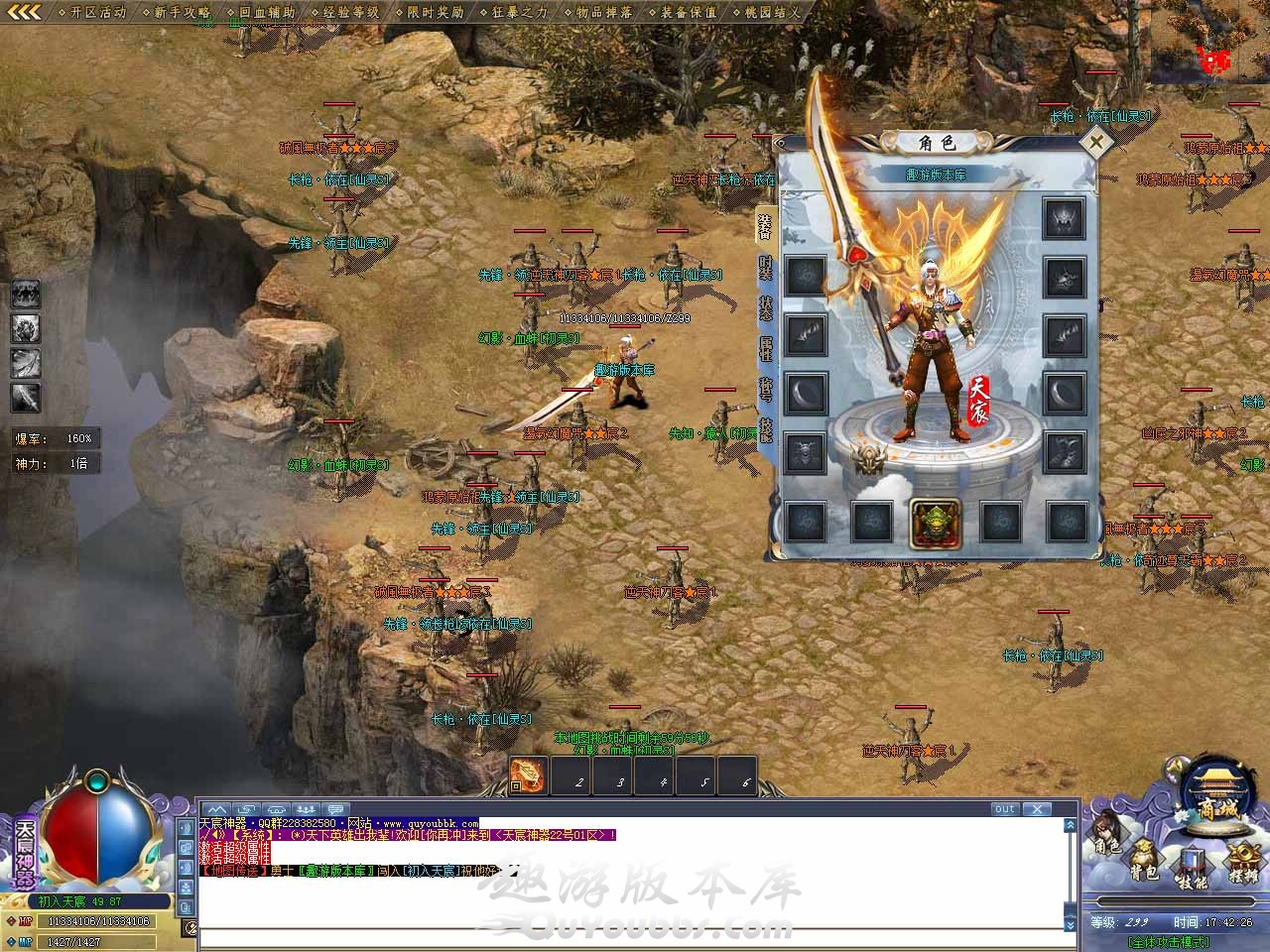
Task: Open the 状态 status tab
Action: (765, 309)
